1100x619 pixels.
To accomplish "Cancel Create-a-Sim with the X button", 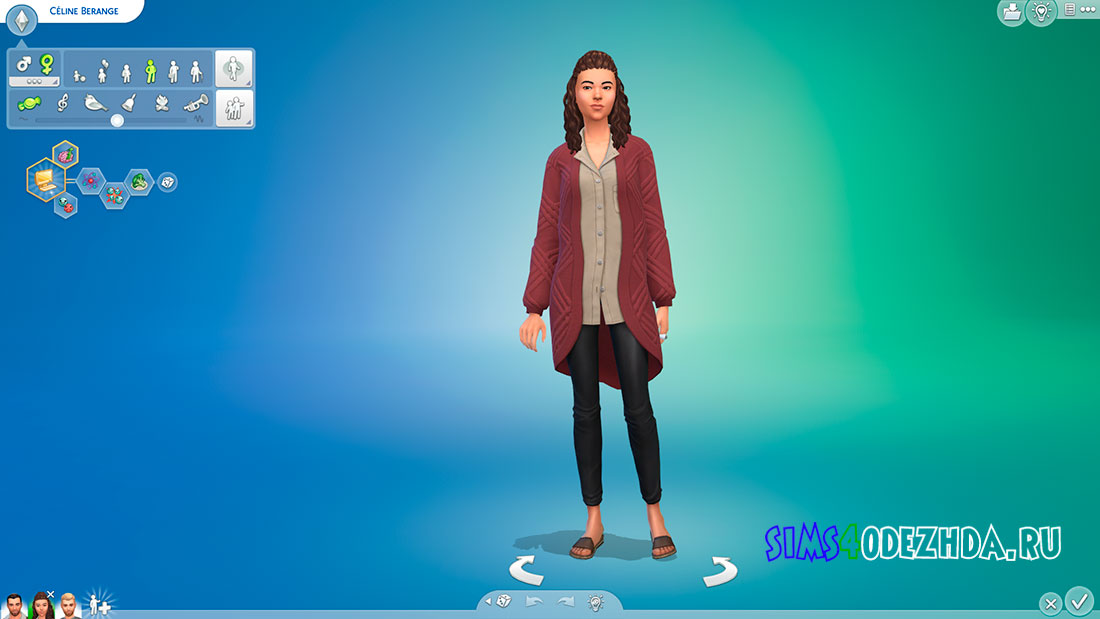I will pyautogui.click(x=1050, y=603).
